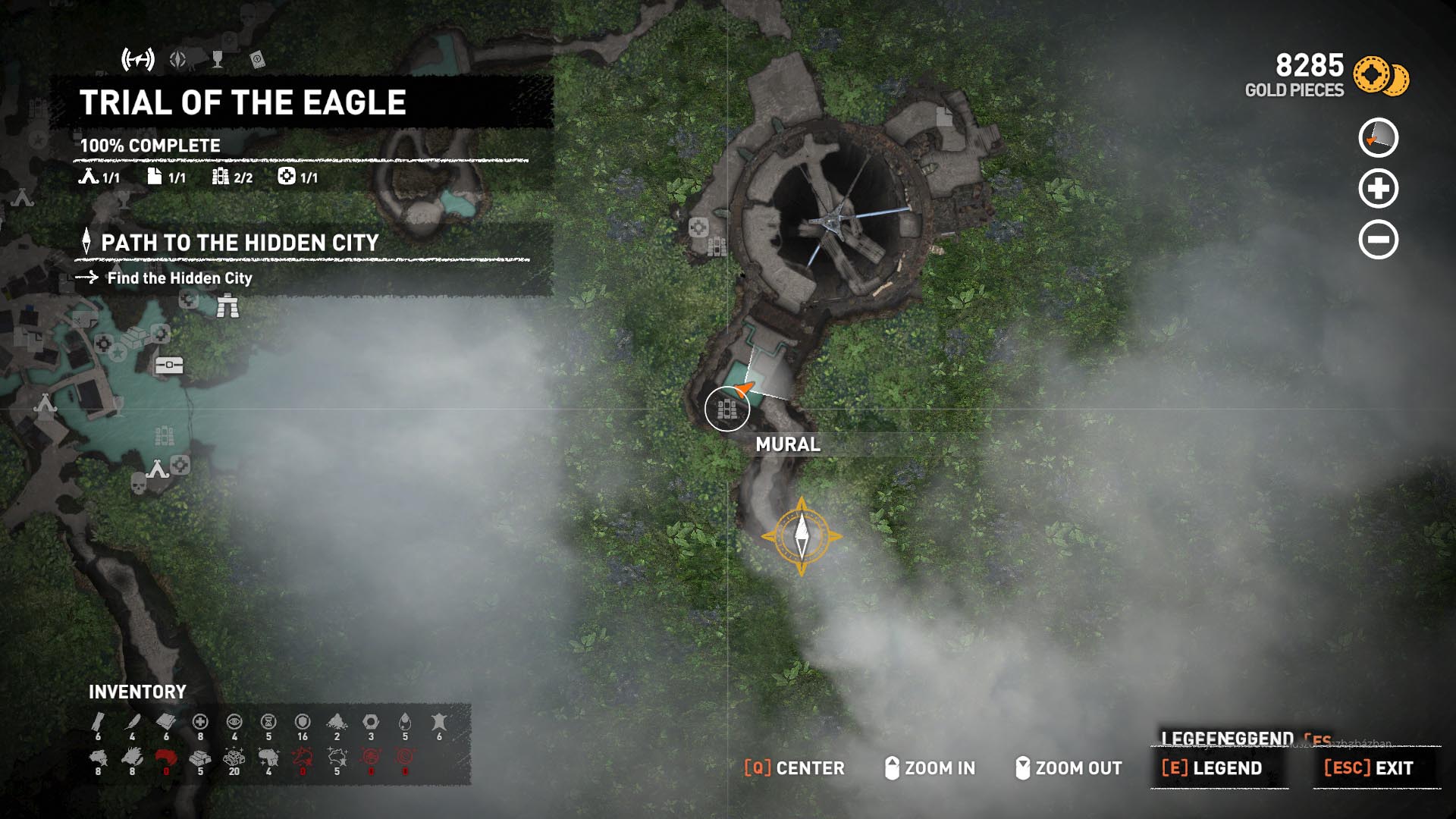Select the circled Mural map marker
The height and width of the screenshot is (819, 1456).
(727, 409)
